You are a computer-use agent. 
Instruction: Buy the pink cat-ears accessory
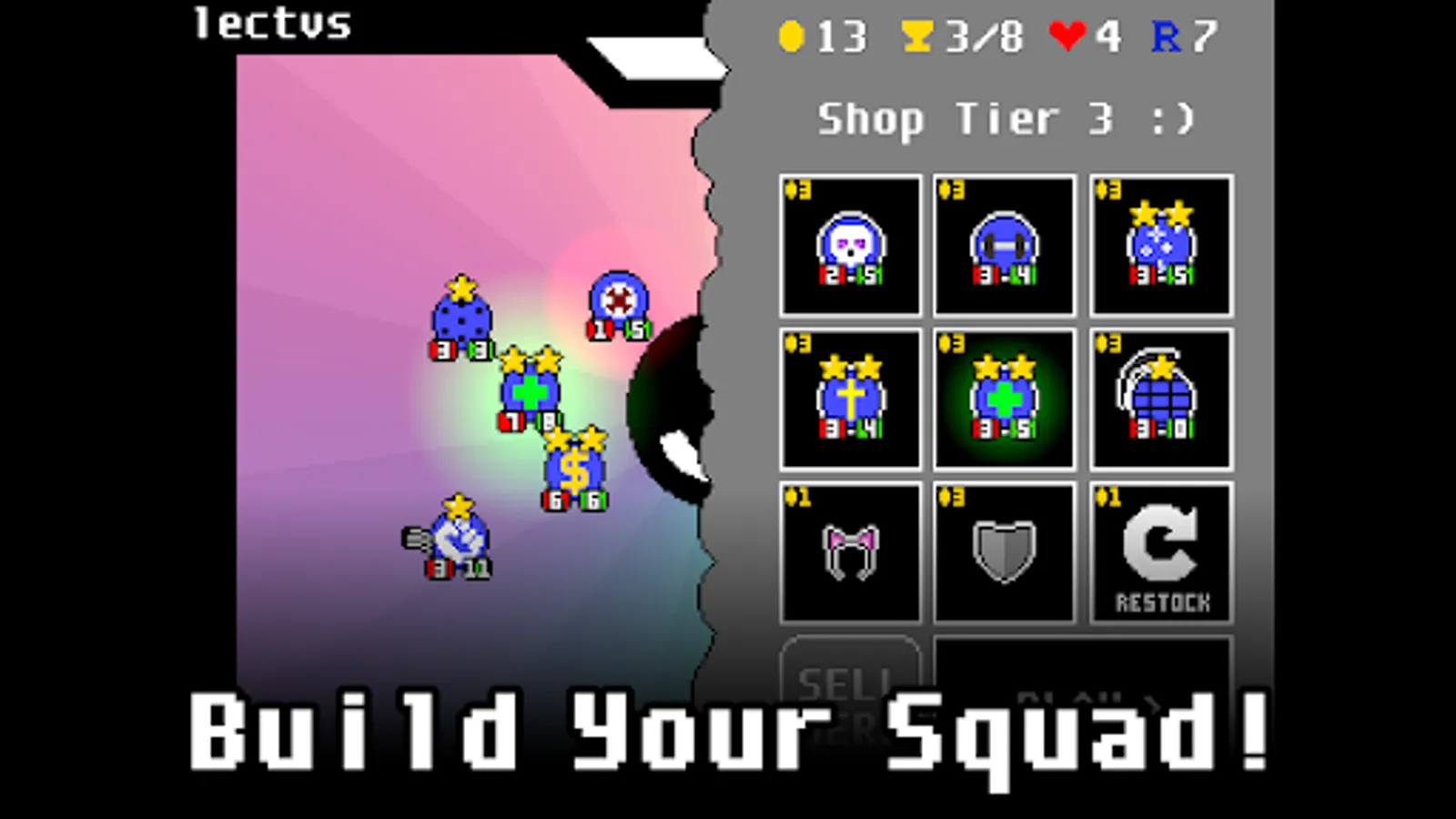coord(850,551)
